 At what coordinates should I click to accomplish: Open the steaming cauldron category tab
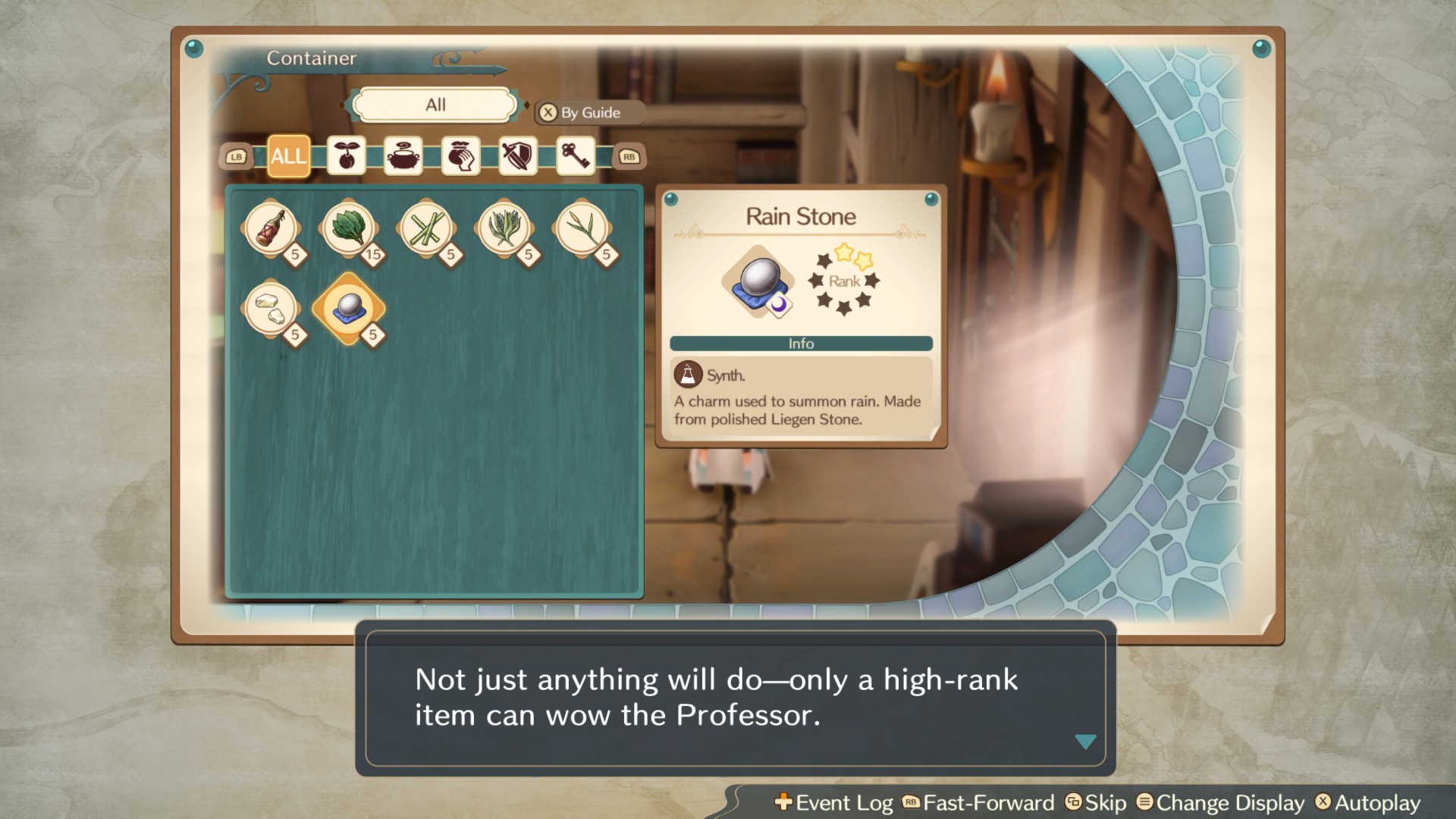pos(403,156)
